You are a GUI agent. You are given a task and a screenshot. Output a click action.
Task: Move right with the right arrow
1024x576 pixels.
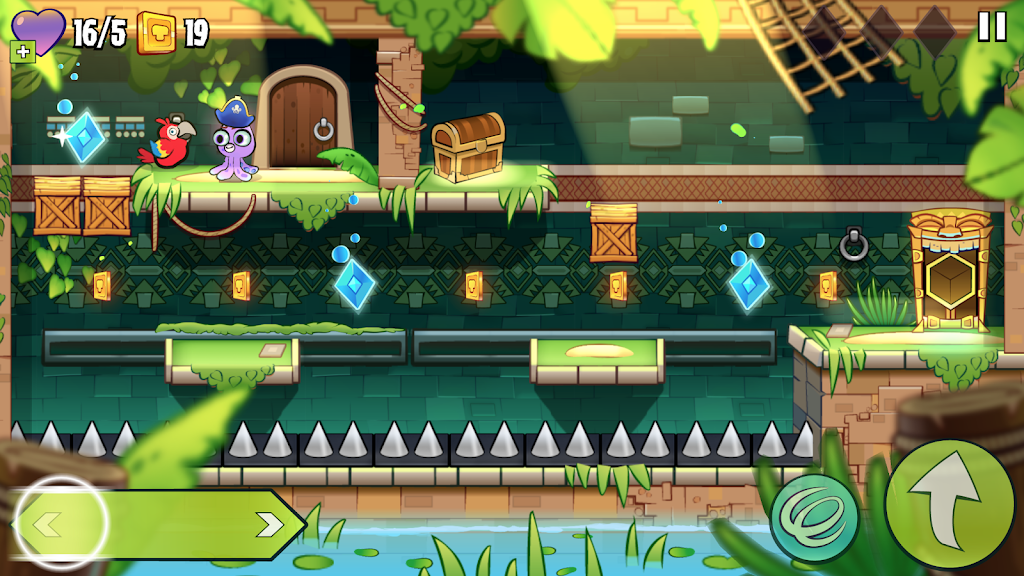268,524
